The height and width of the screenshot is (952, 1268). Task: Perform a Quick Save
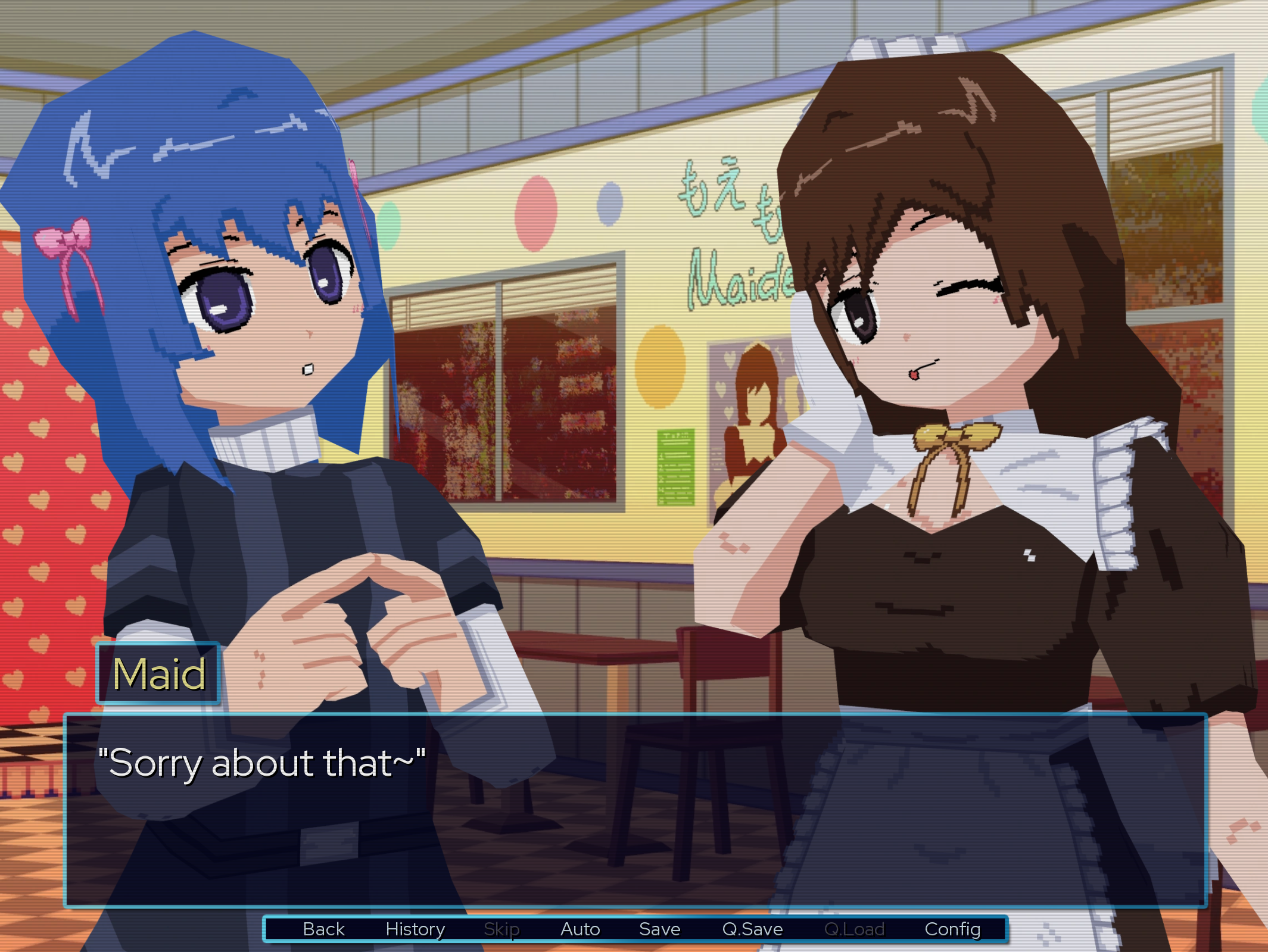pos(752,929)
